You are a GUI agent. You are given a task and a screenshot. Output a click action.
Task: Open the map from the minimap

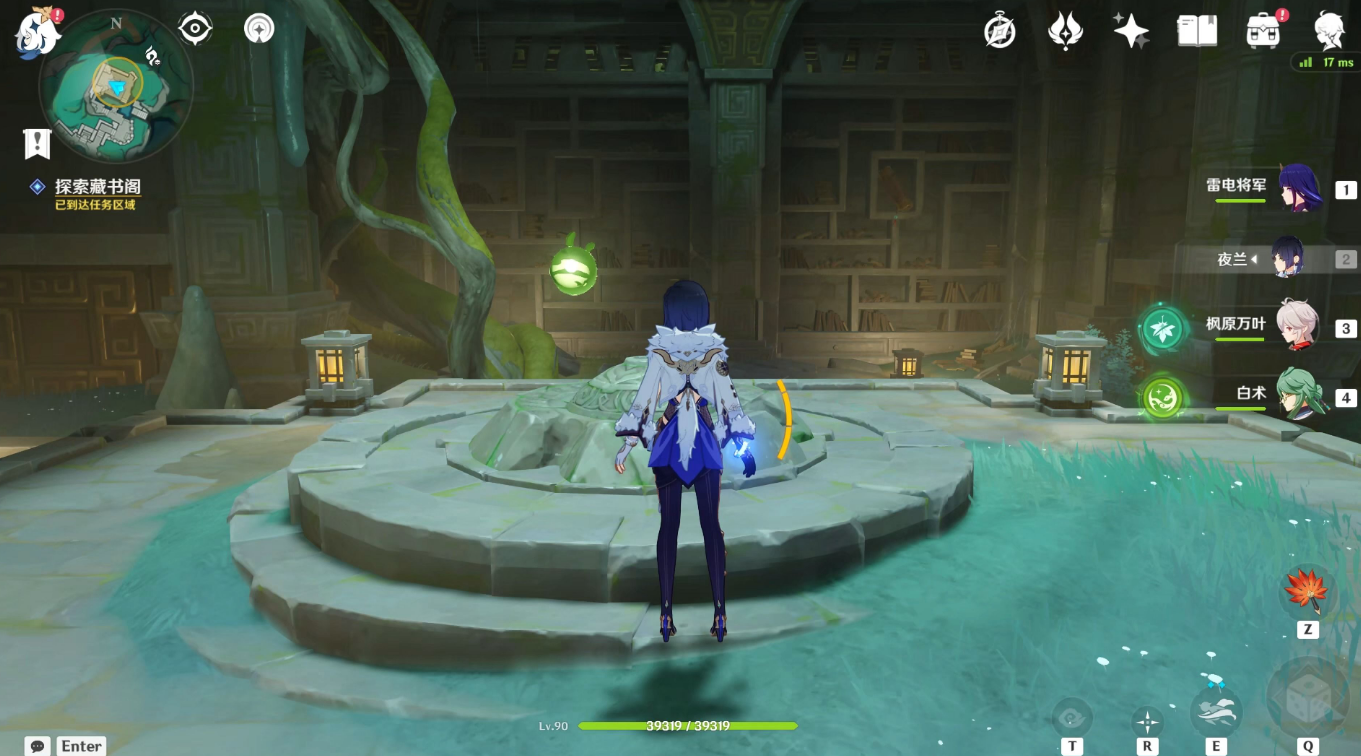(x=114, y=89)
